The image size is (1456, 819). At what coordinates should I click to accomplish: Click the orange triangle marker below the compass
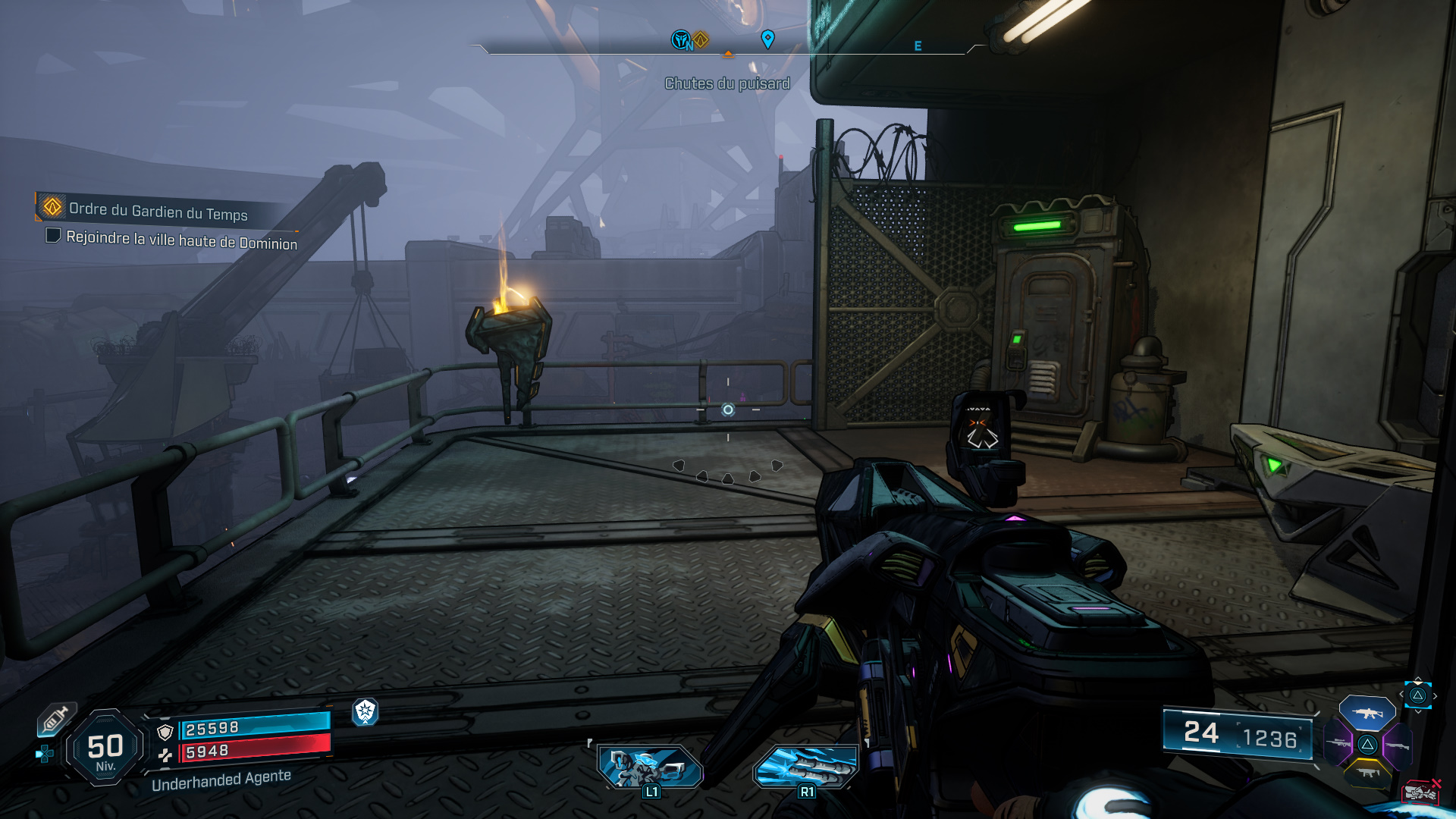728,55
